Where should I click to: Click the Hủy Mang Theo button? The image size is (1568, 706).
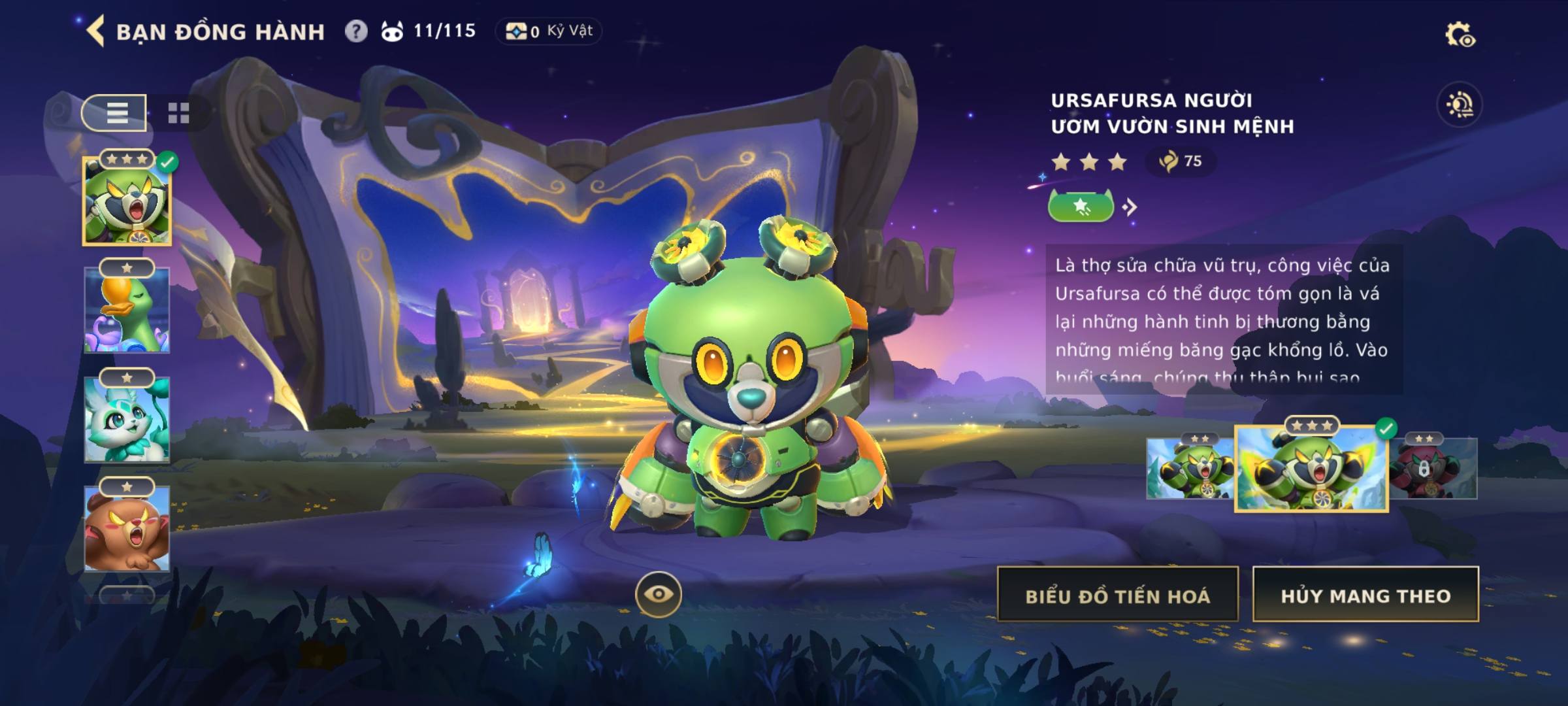(1365, 595)
